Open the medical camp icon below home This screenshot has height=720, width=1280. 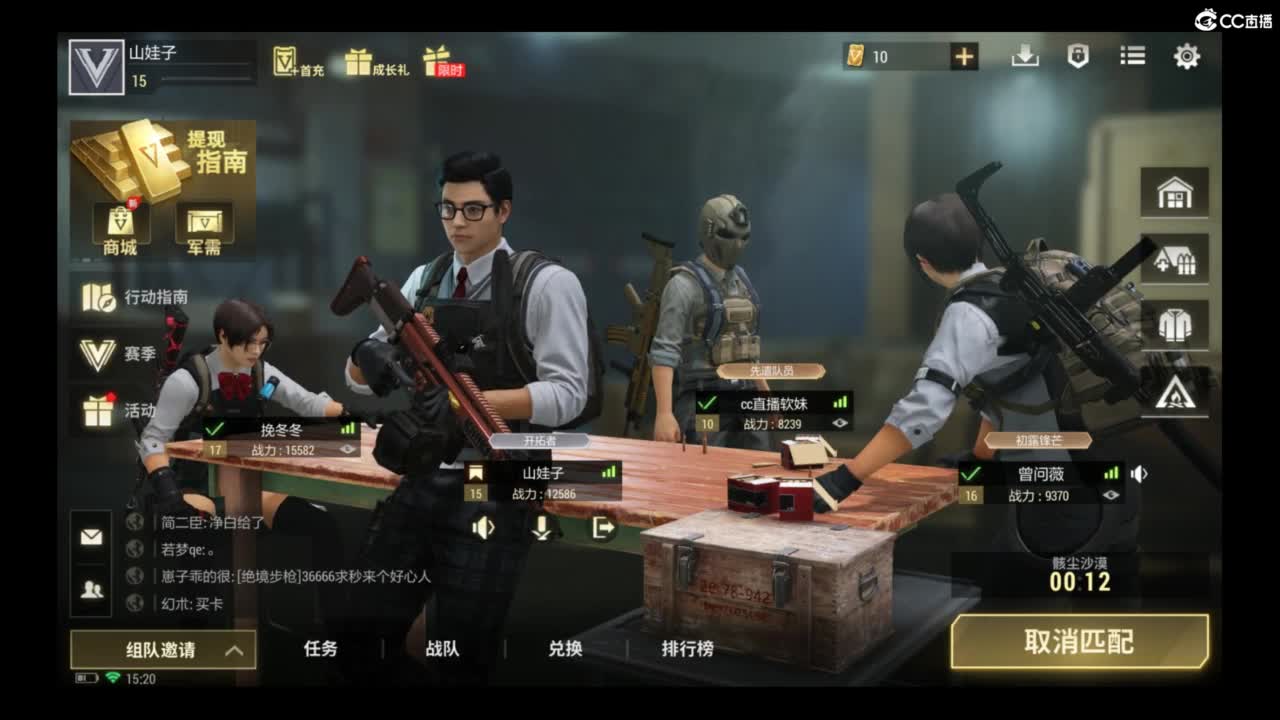pyautogui.click(x=1176, y=259)
